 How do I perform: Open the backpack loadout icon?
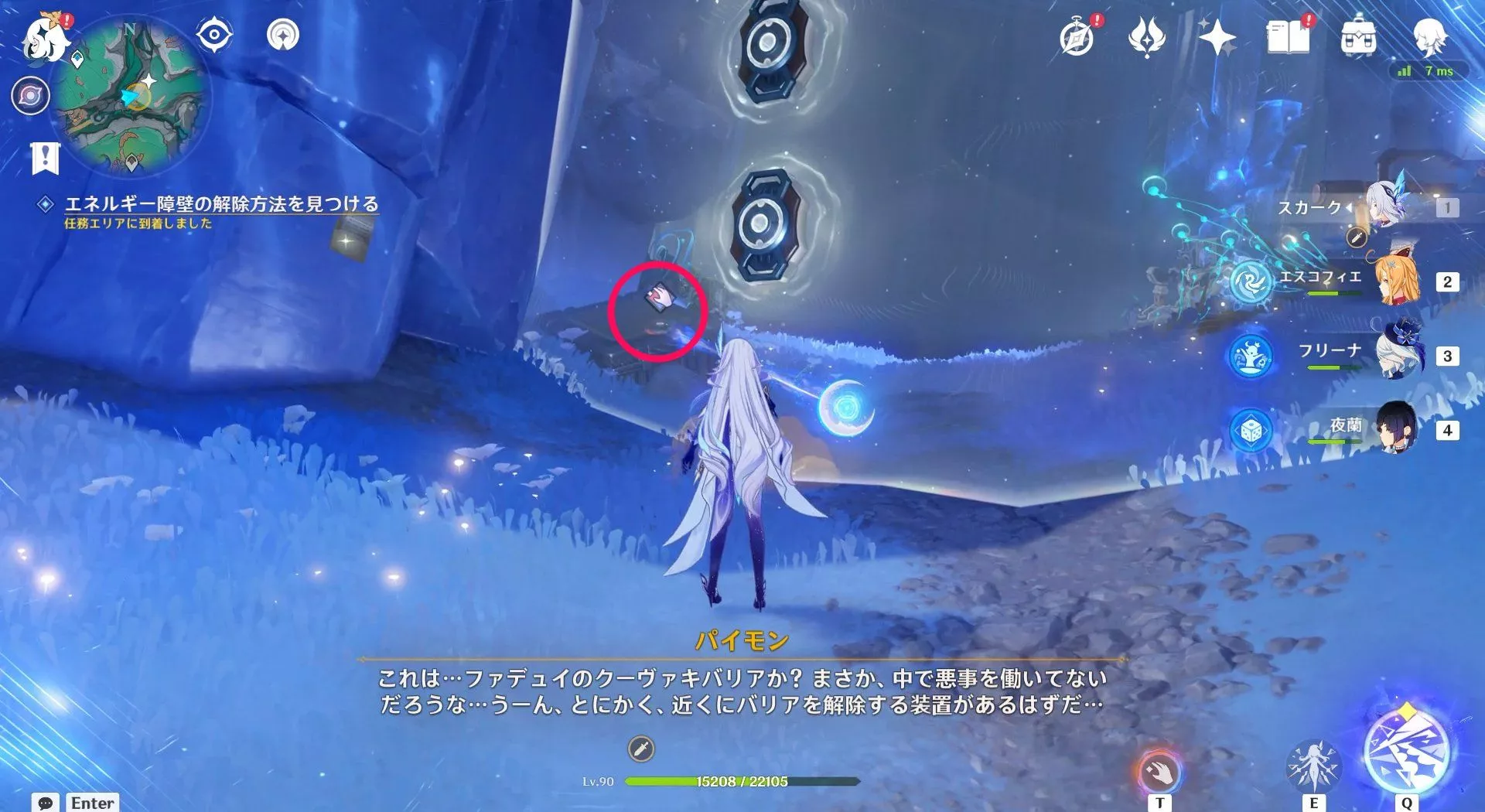(x=1358, y=36)
